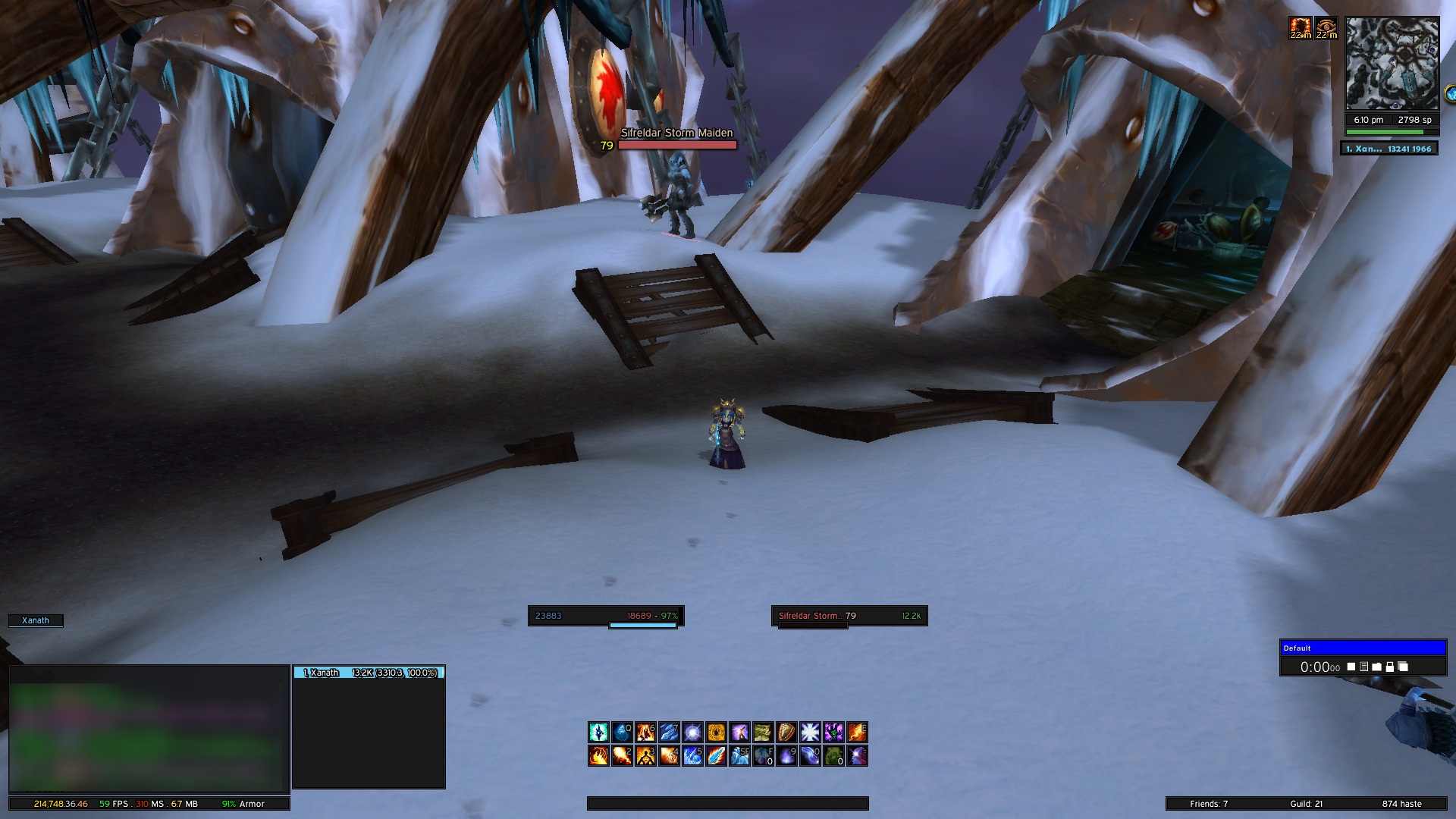Image resolution: width=1456 pixels, height=819 pixels.
Task: Cast the white Frost Nova snowflake spell
Action: pos(810,732)
